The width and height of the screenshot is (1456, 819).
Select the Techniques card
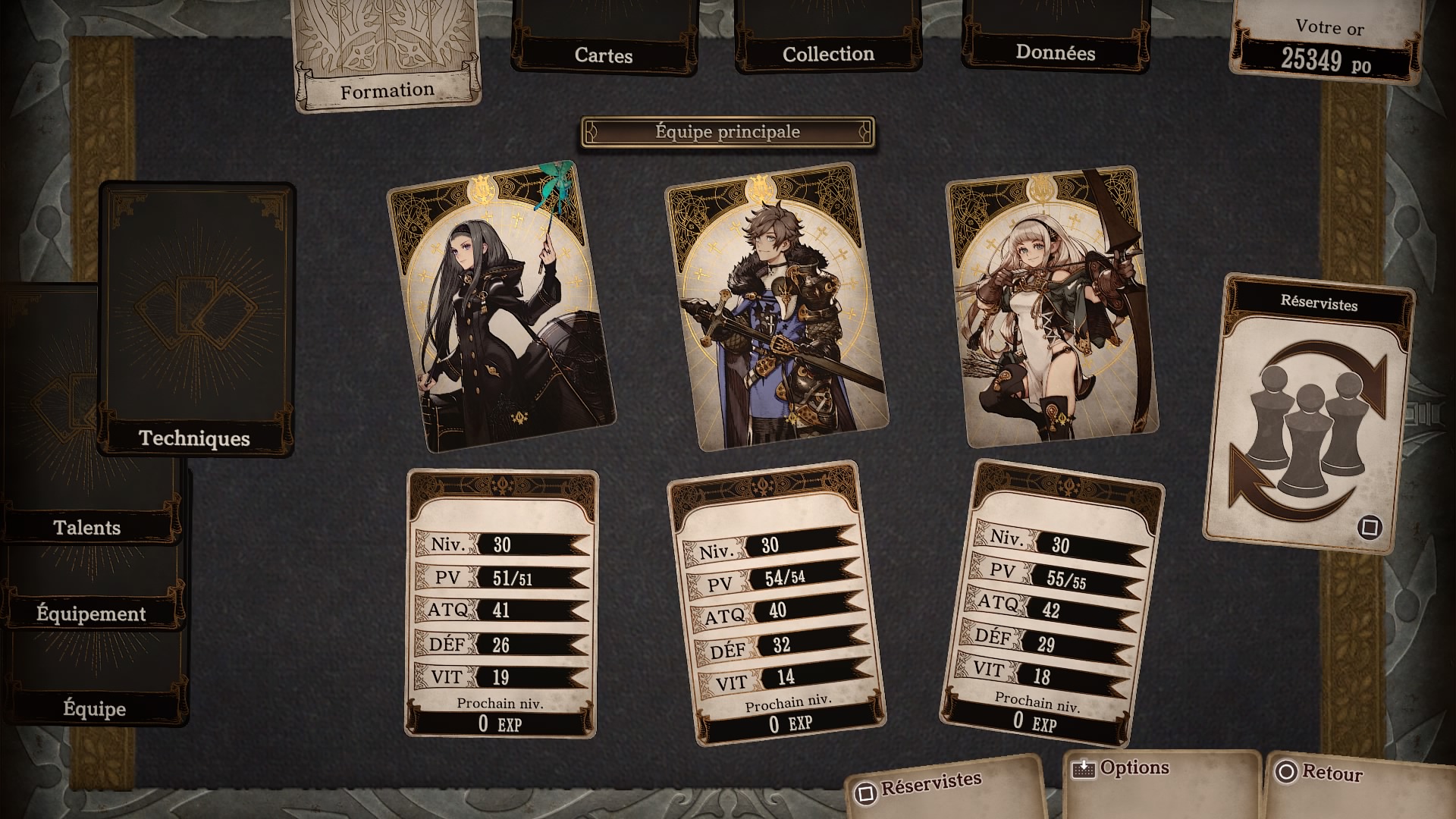196,318
